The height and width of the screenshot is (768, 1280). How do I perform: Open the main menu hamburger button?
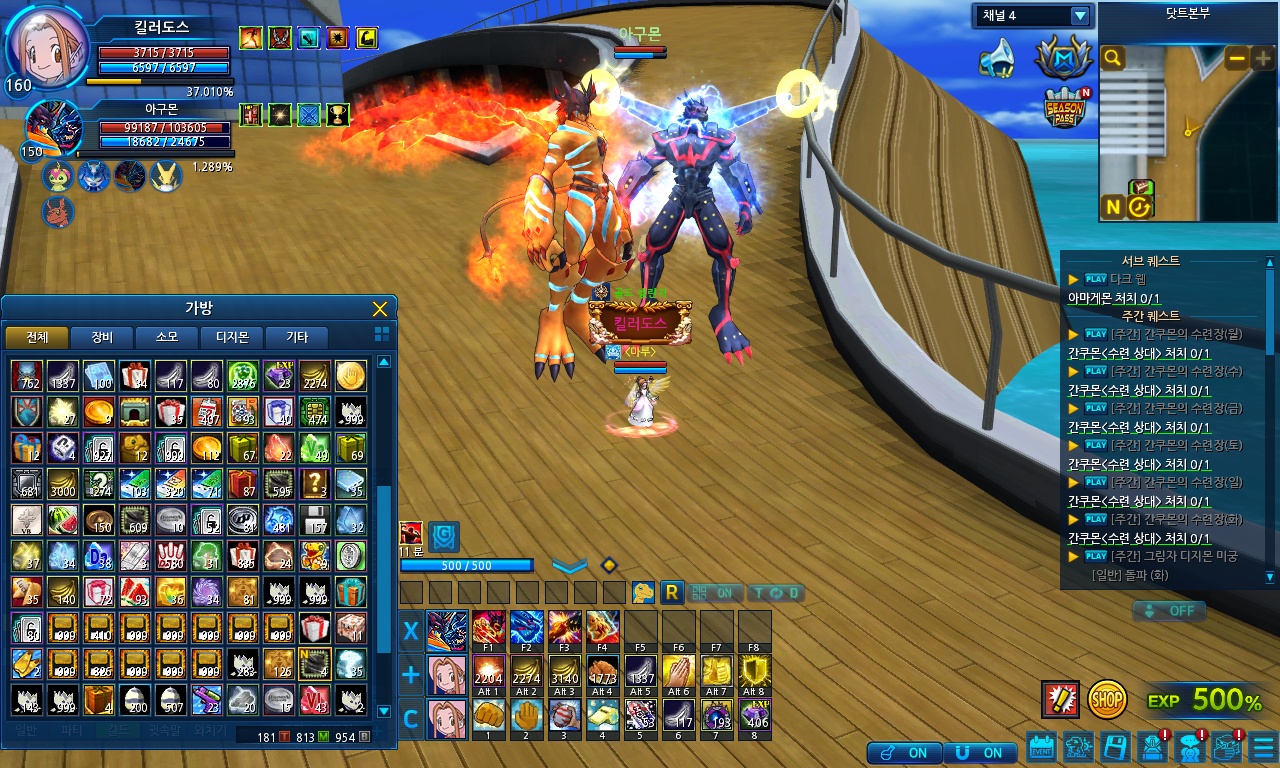pyautogui.click(x=1263, y=747)
